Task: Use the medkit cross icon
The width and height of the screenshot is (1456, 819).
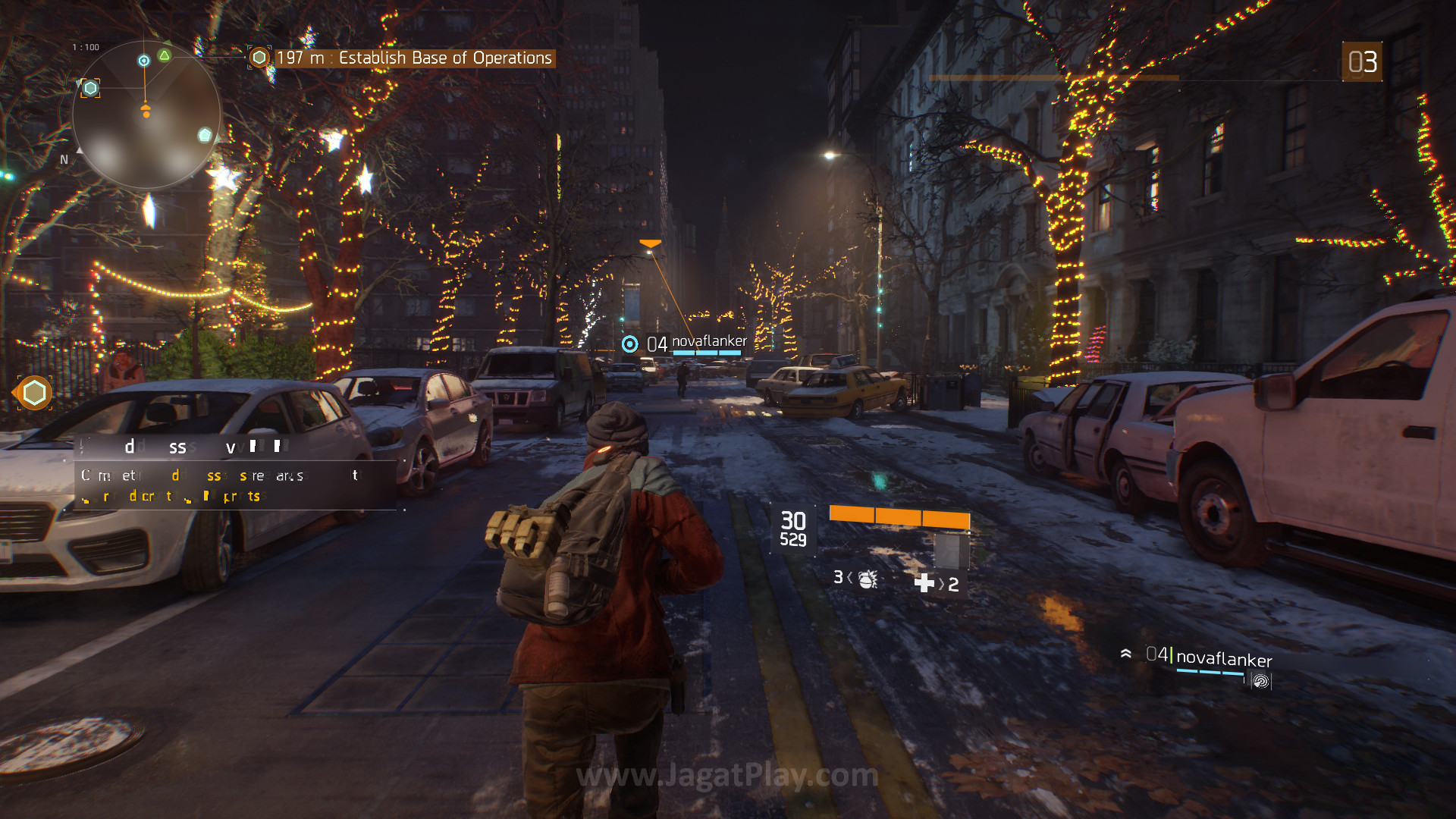Action: click(924, 583)
